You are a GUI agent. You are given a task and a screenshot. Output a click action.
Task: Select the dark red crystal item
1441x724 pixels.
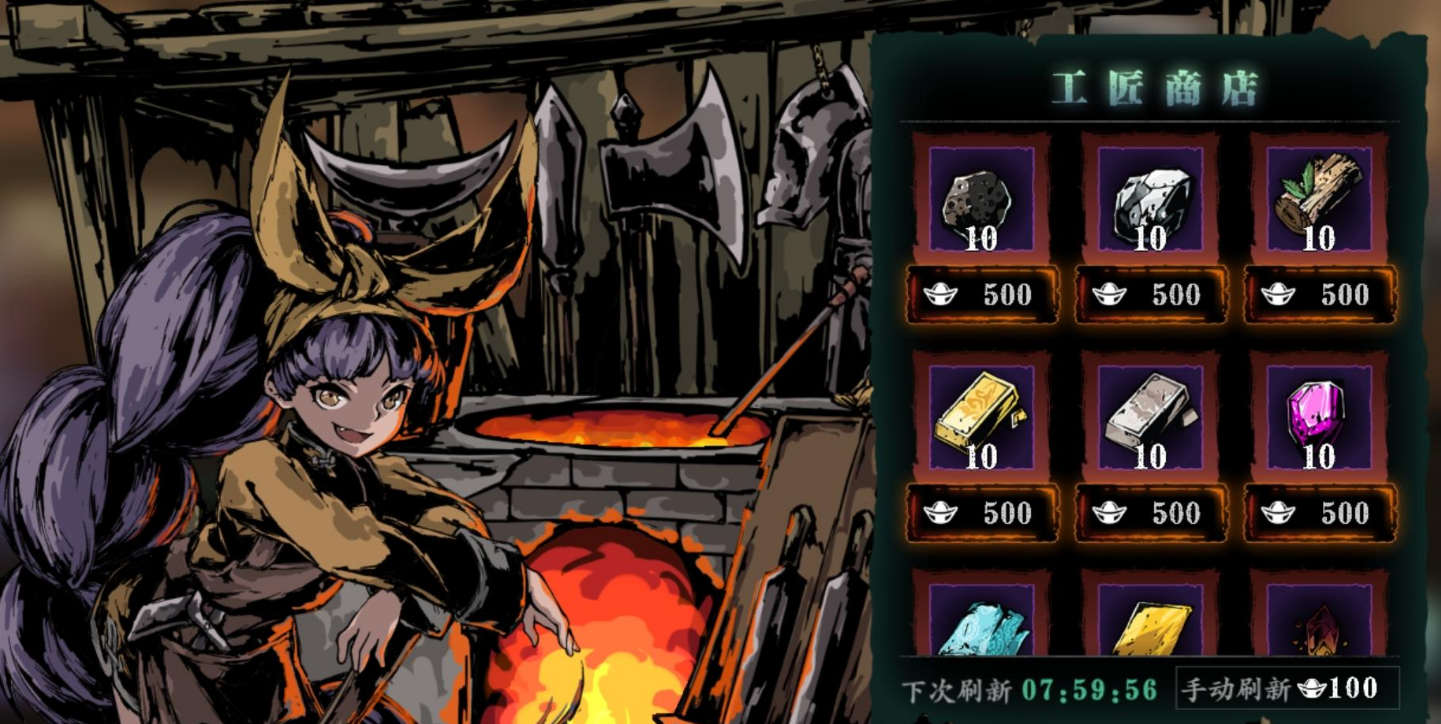click(x=1319, y=625)
